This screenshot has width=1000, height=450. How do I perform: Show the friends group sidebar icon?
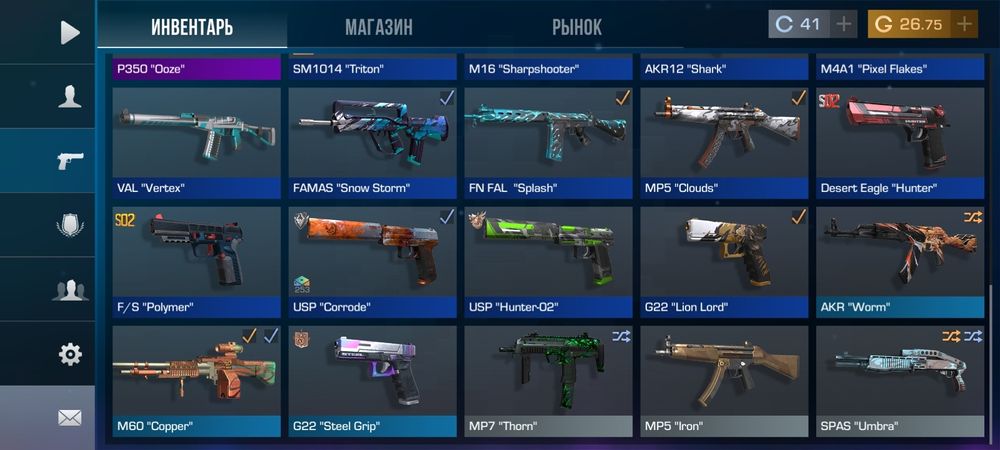click(69, 290)
